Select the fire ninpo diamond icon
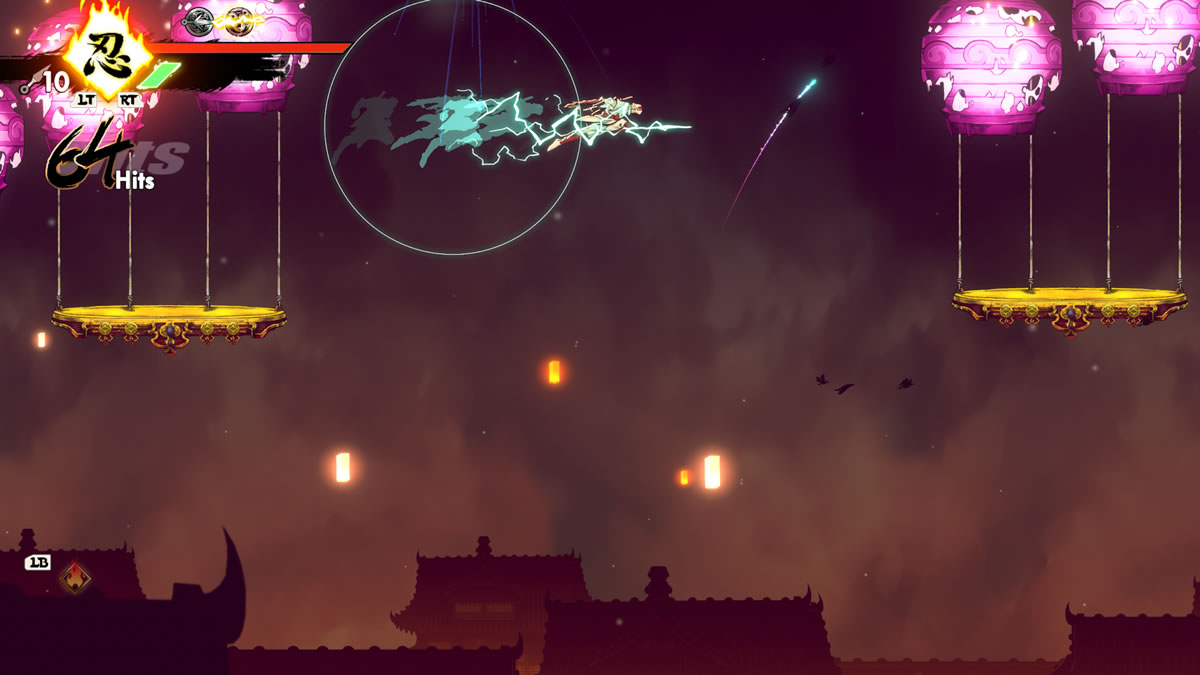The image size is (1200, 675). (x=74, y=577)
